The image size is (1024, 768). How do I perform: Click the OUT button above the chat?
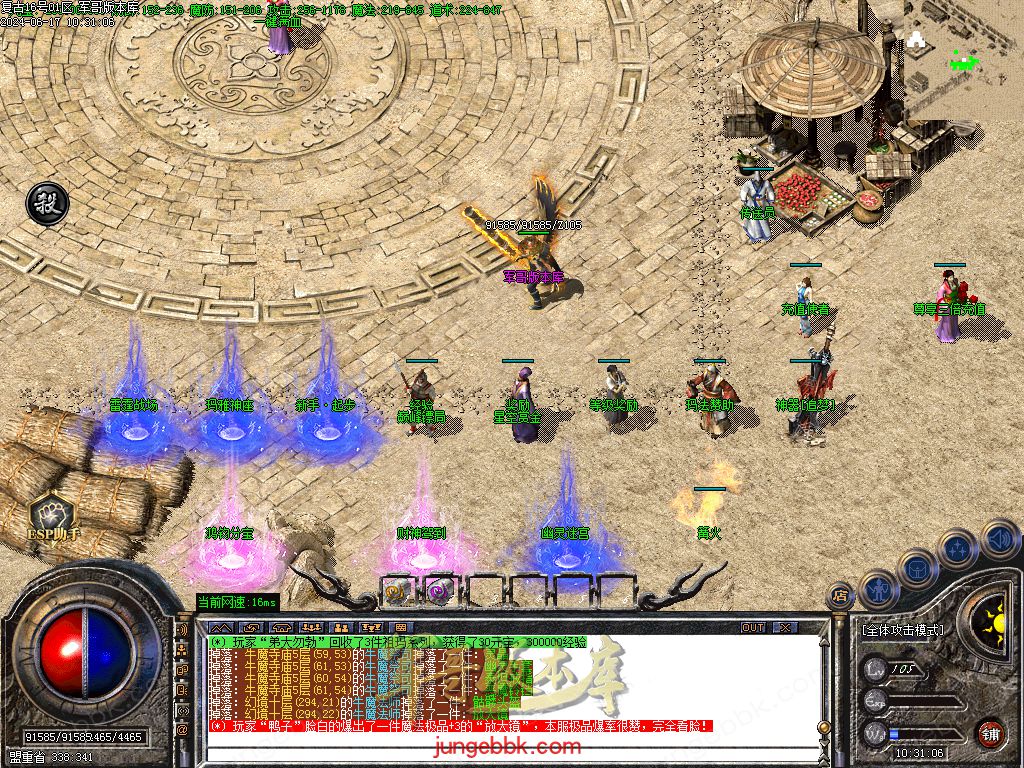tap(753, 627)
